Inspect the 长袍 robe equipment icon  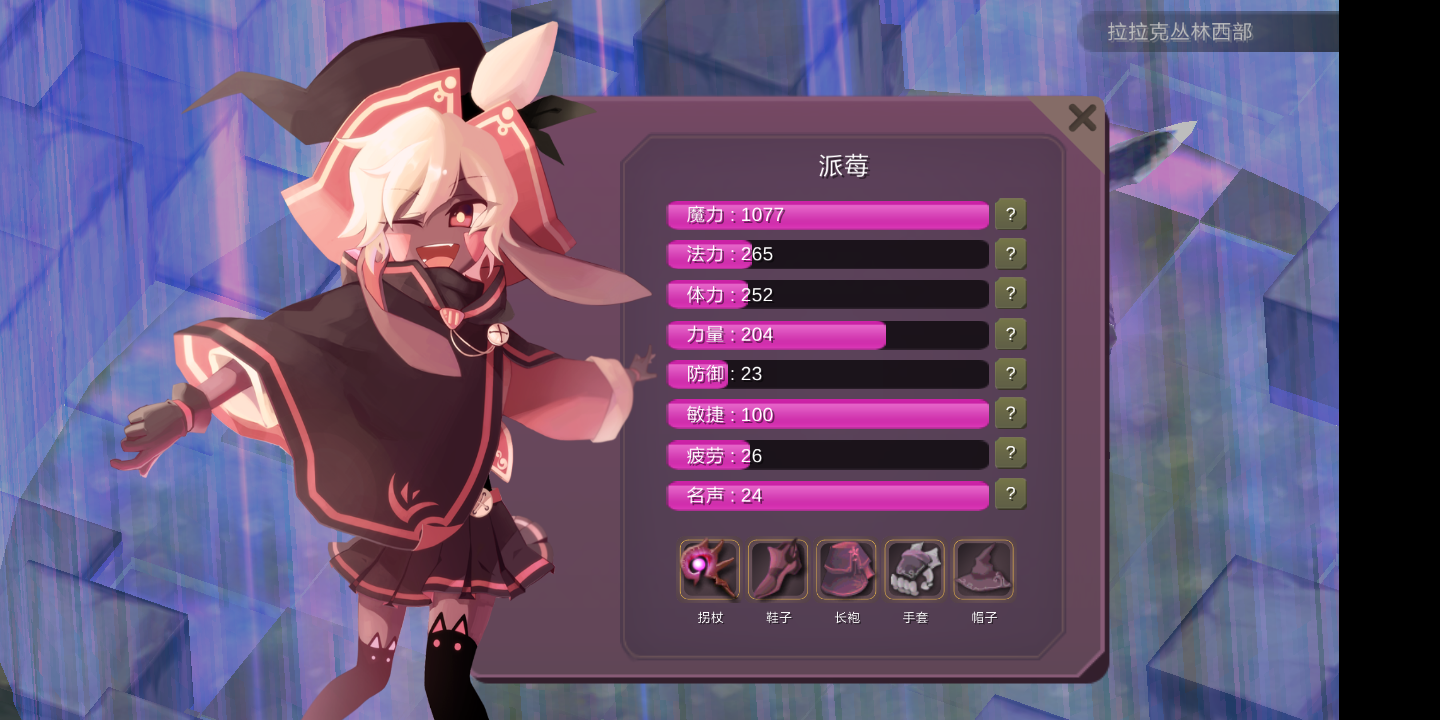(846, 568)
